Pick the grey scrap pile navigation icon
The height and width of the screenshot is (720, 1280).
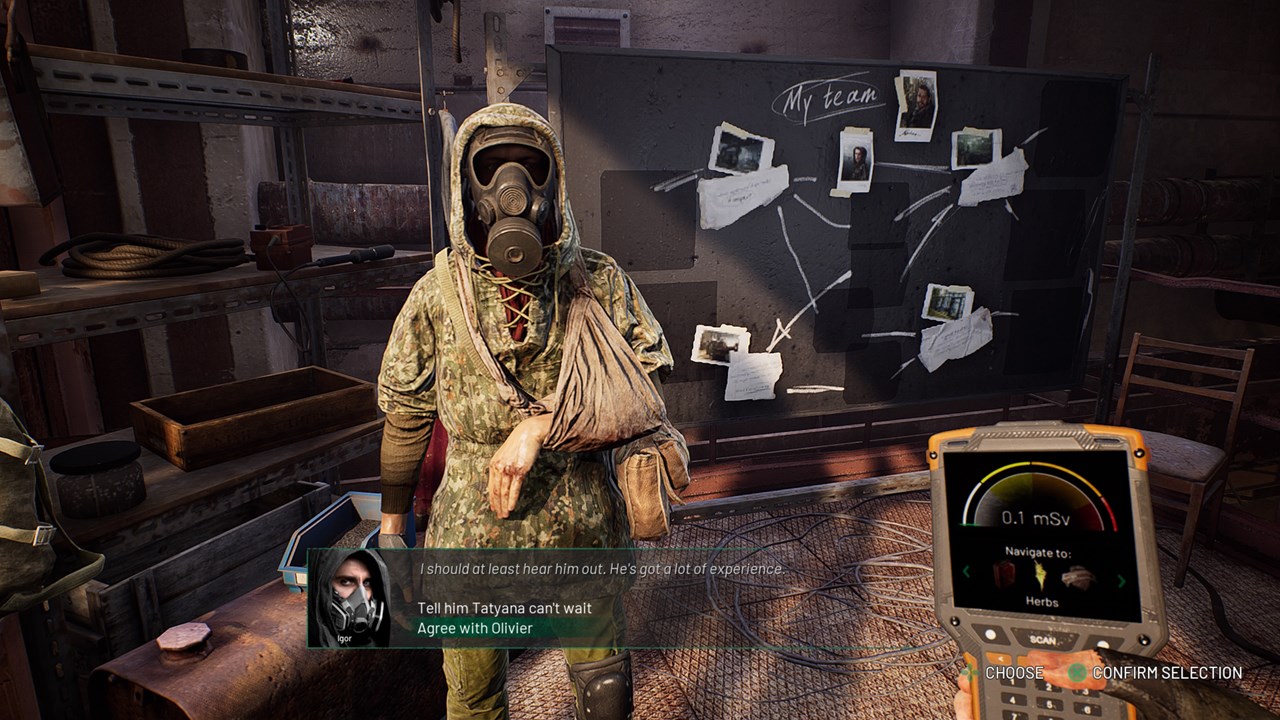(x=1079, y=577)
